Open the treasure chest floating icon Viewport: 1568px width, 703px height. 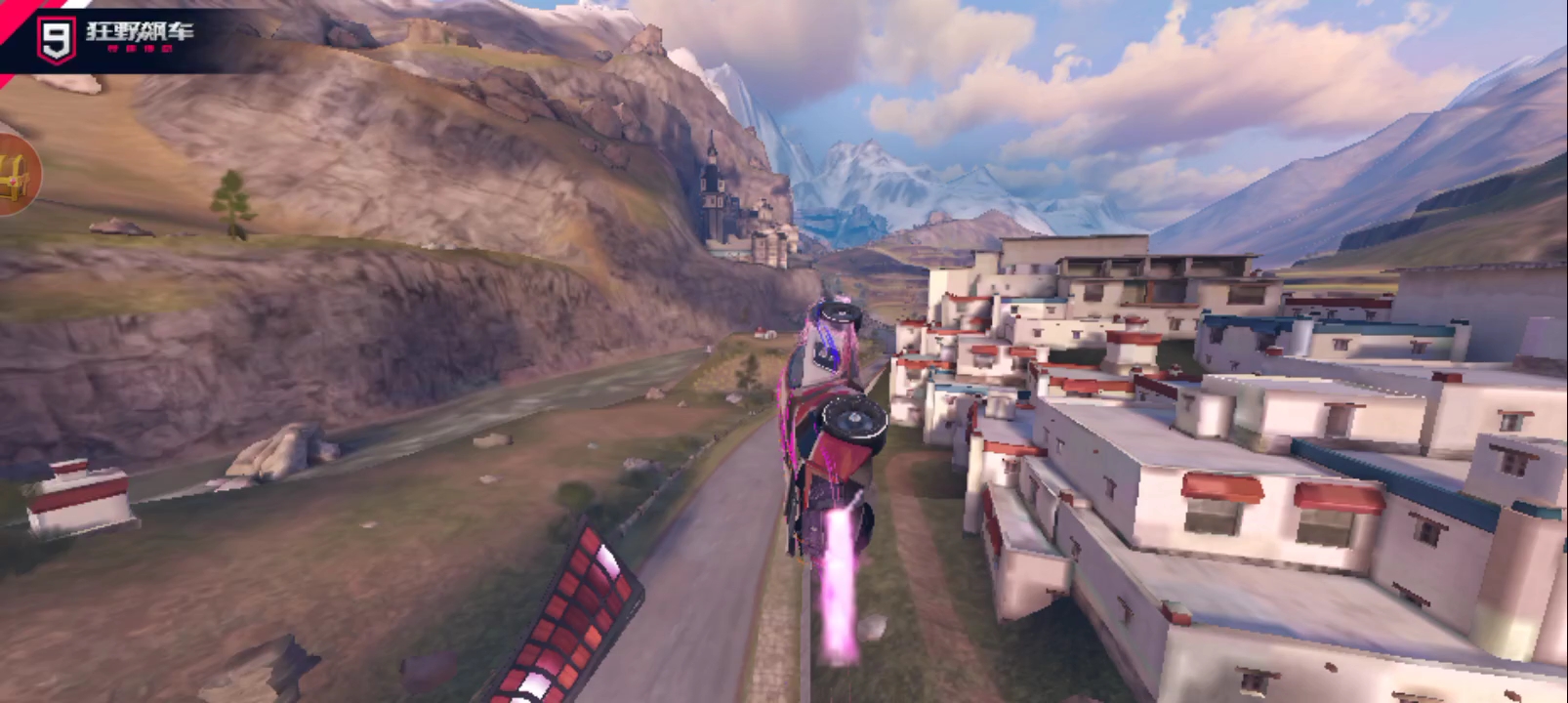(x=17, y=176)
